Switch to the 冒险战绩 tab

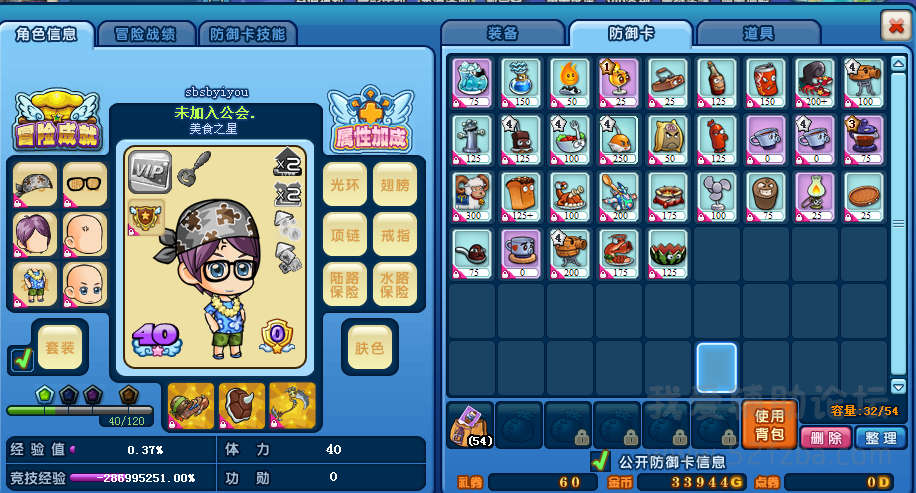coord(147,34)
